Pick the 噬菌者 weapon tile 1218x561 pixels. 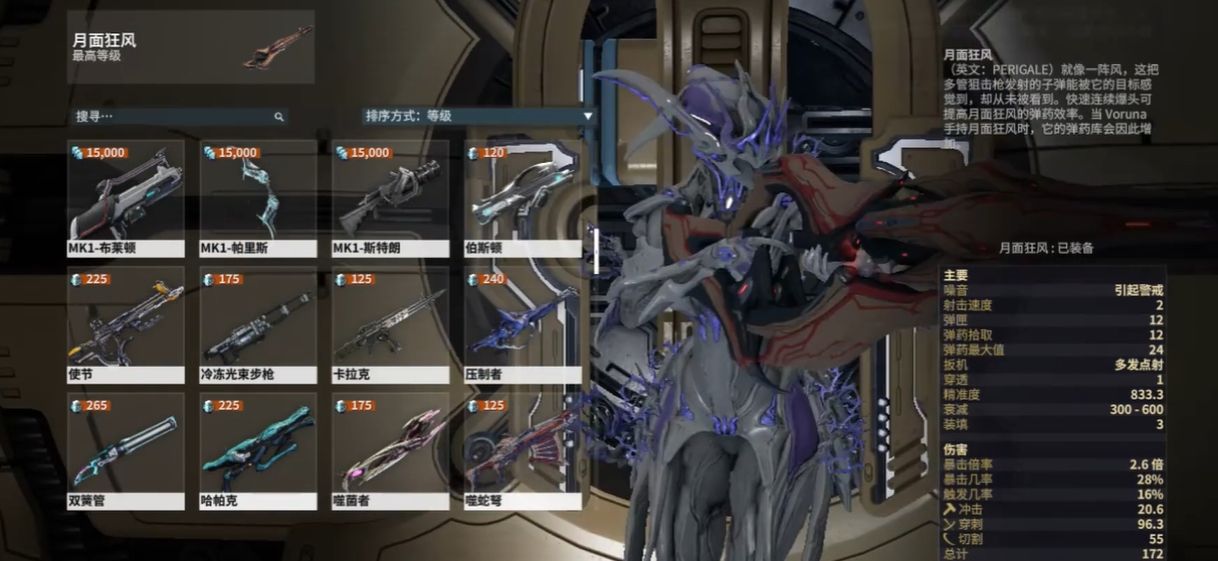point(390,450)
